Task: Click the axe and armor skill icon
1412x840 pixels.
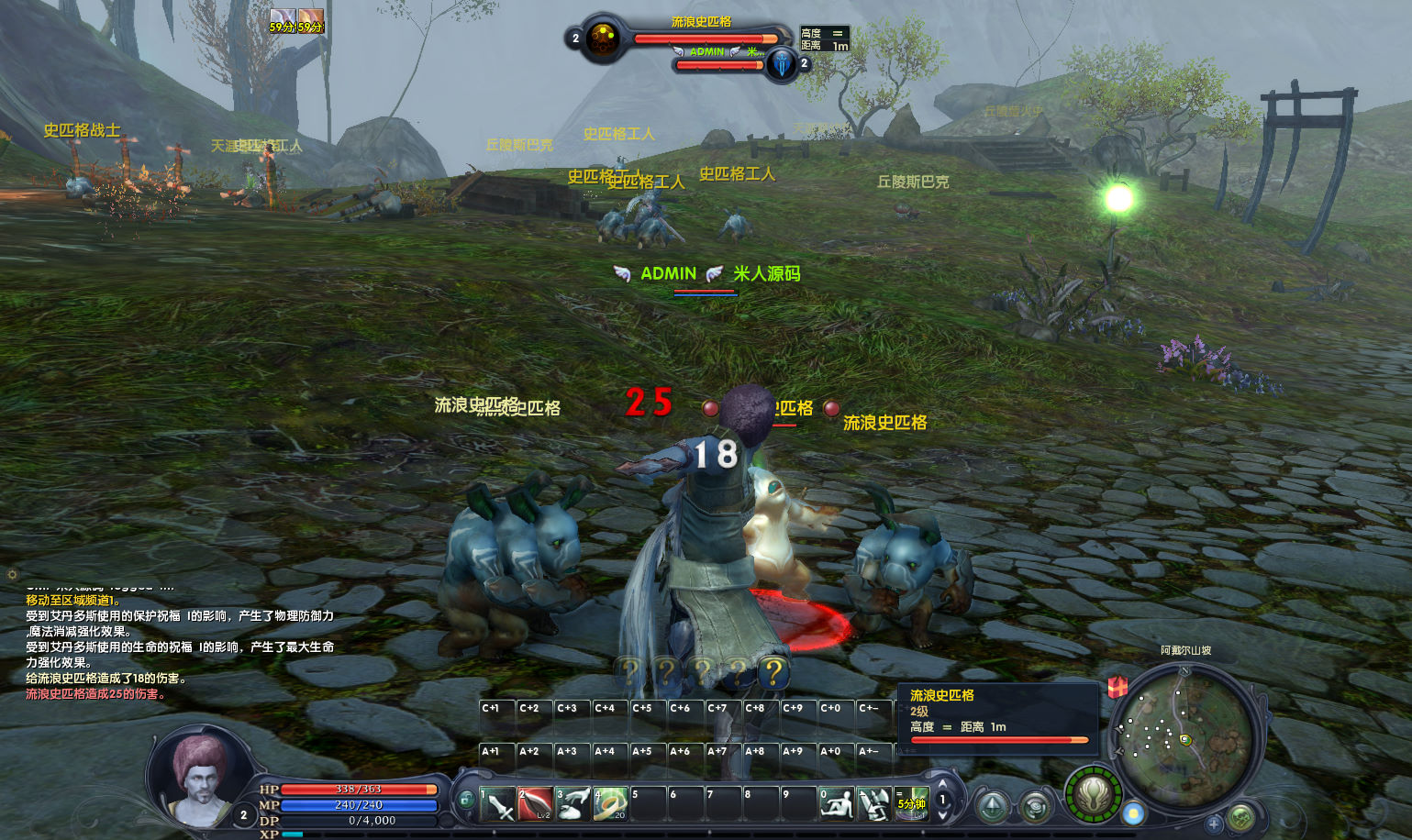Action: [873, 804]
